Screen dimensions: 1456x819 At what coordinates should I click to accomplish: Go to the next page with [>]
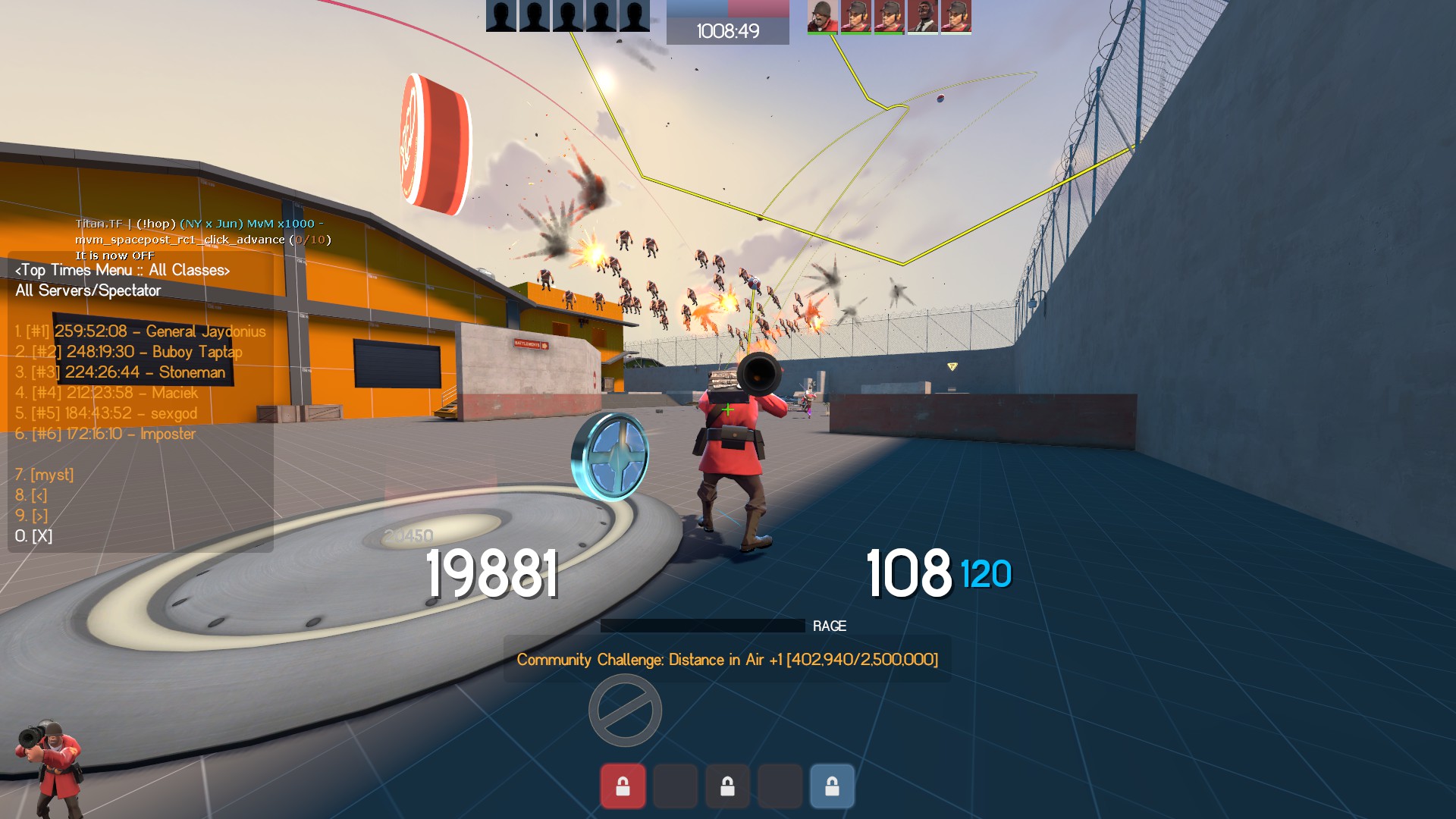(x=31, y=516)
